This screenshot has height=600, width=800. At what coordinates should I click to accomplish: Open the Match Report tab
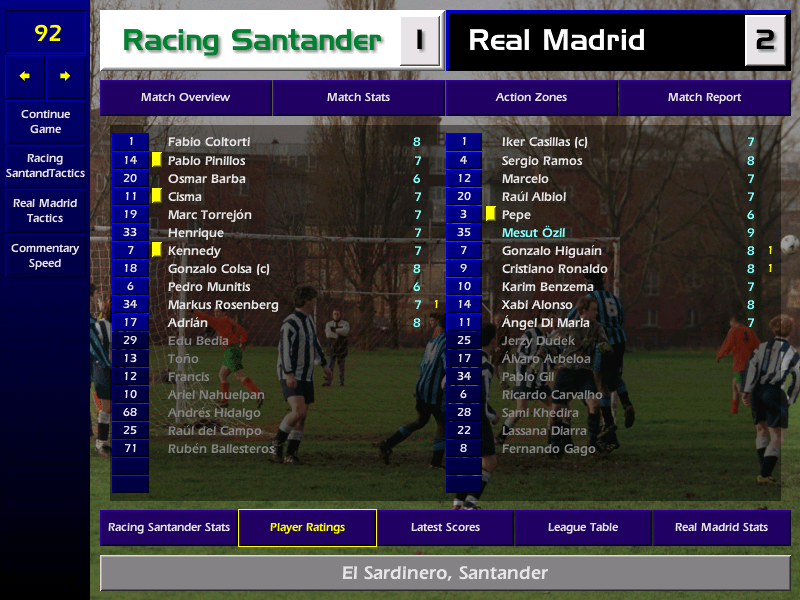(x=704, y=98)
